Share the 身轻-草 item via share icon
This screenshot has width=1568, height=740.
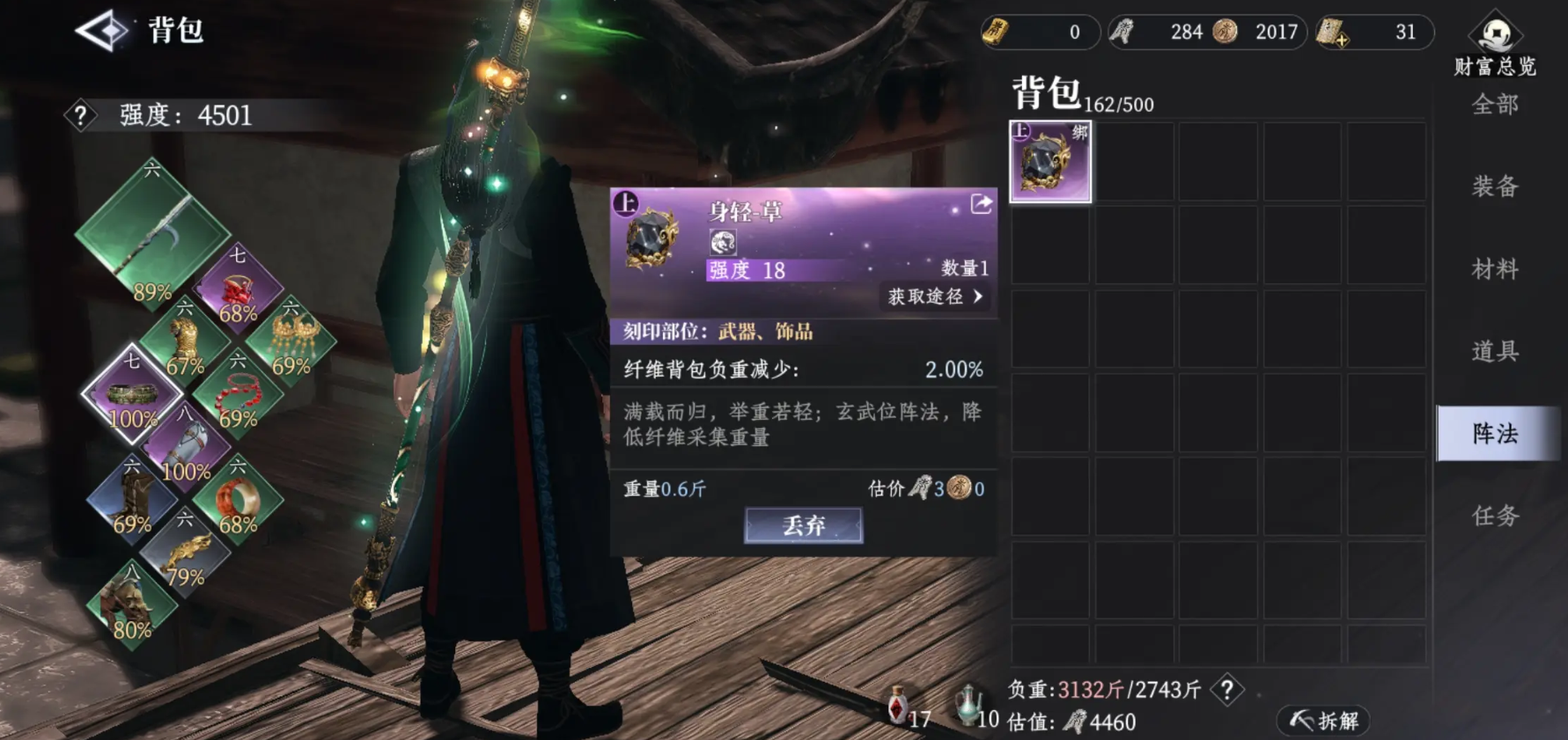981,205
